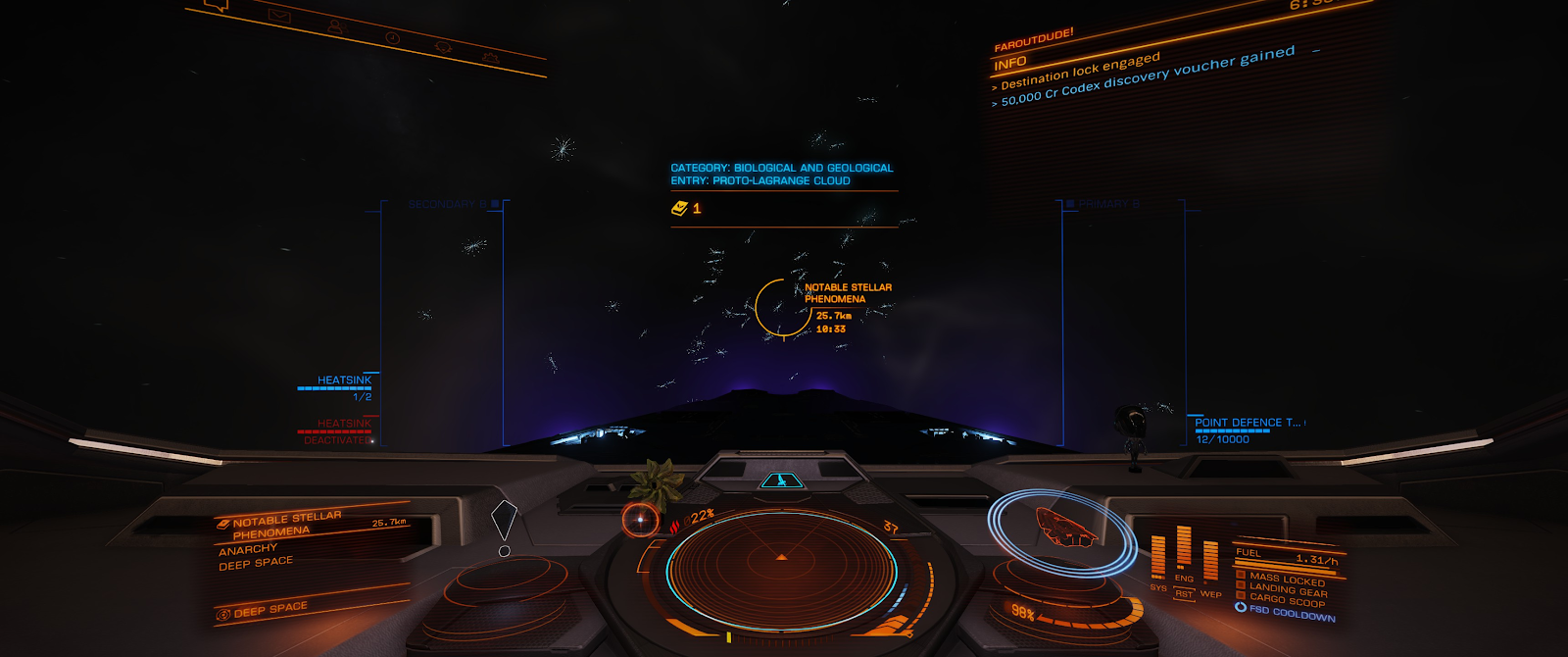The image size is (1568, 657).
Task: Click the WEP power distributor bar
Action: [x=1210, y=561]
